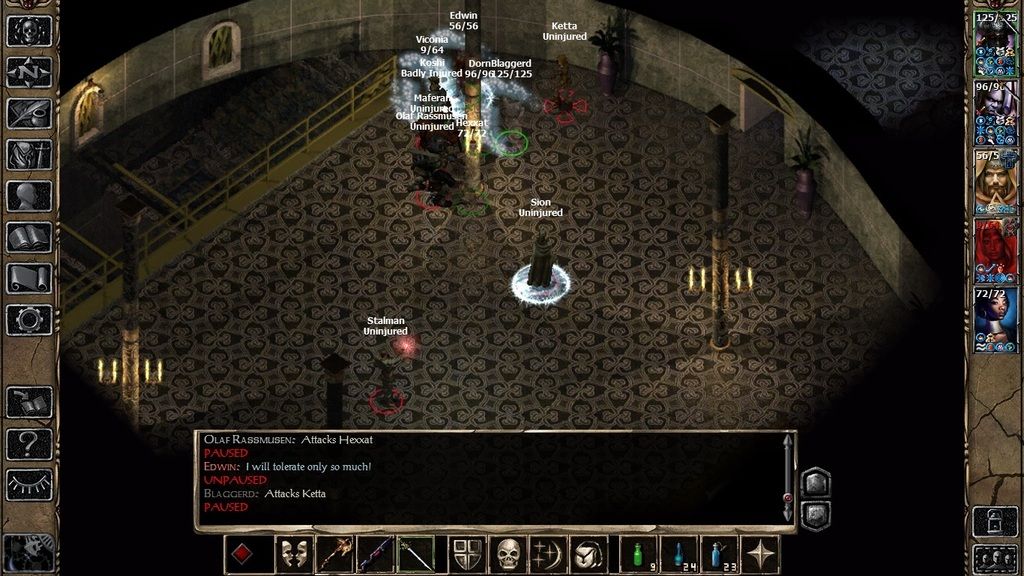Screen dimensions: 1024x576
Task: Select the hooded blue-skinned character portrait
Action: (996, 316)
